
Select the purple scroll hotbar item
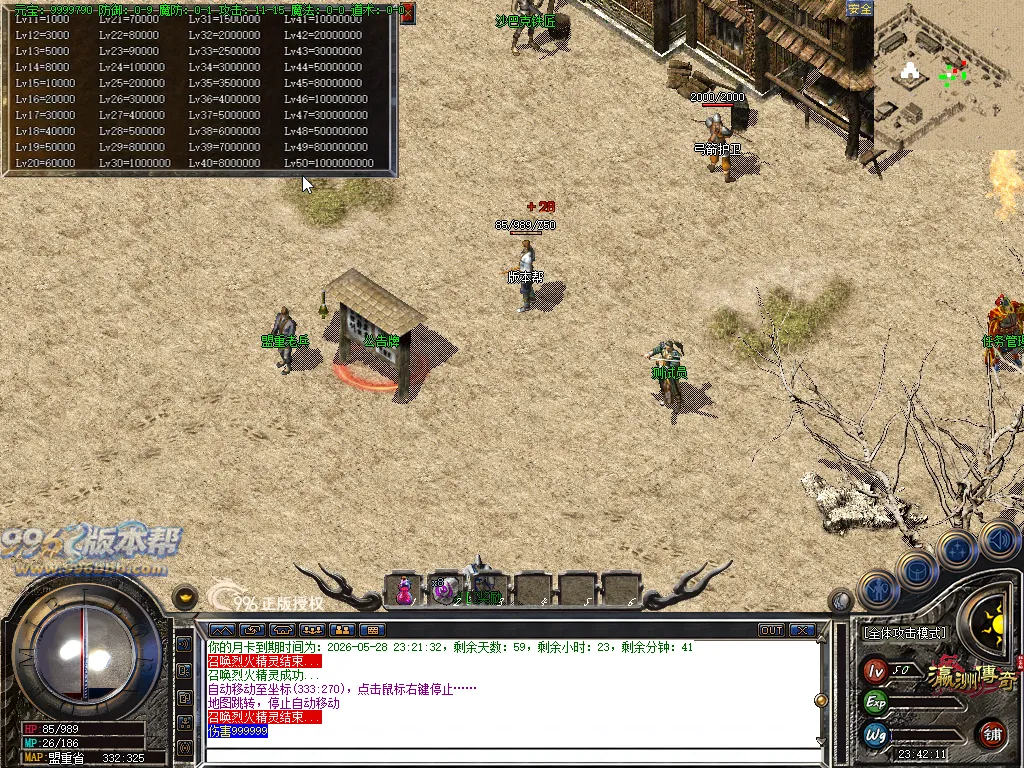click(444, 590)
